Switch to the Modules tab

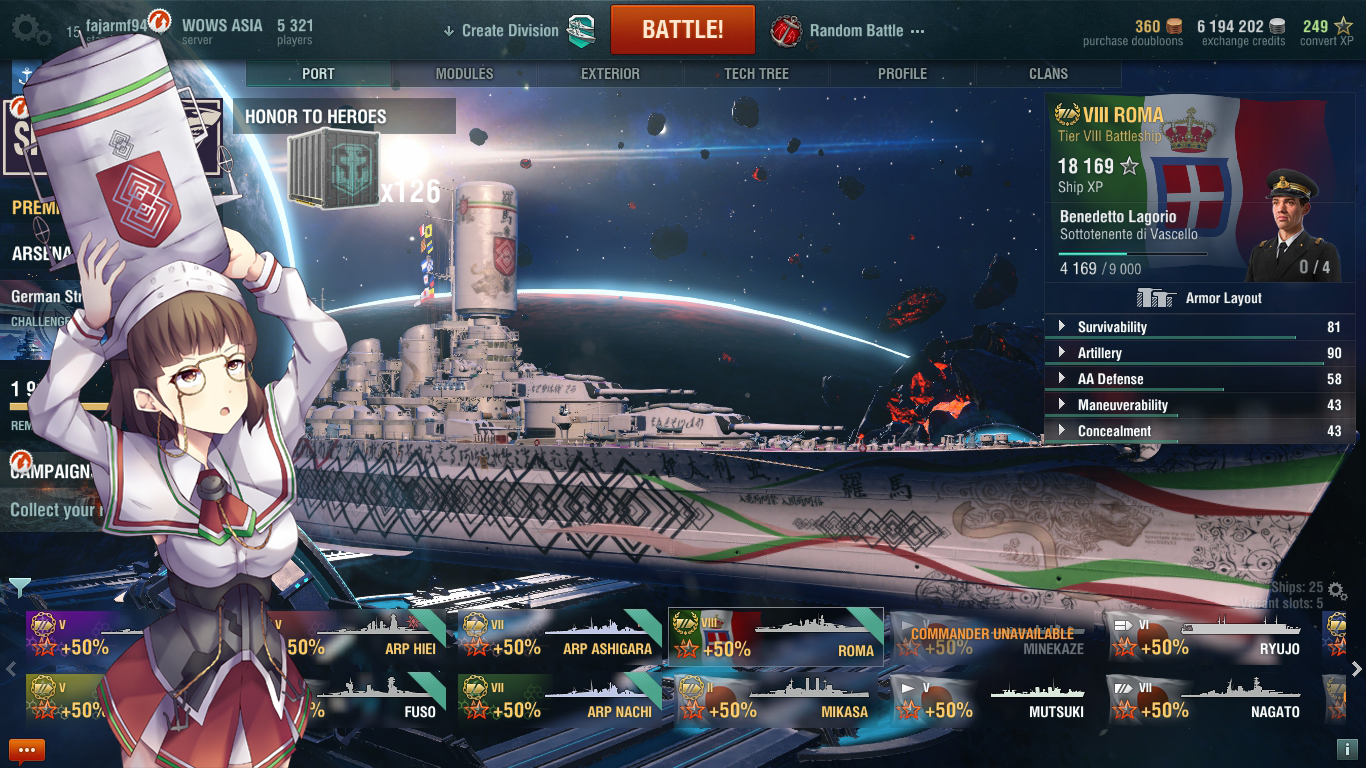coord(464,74)
